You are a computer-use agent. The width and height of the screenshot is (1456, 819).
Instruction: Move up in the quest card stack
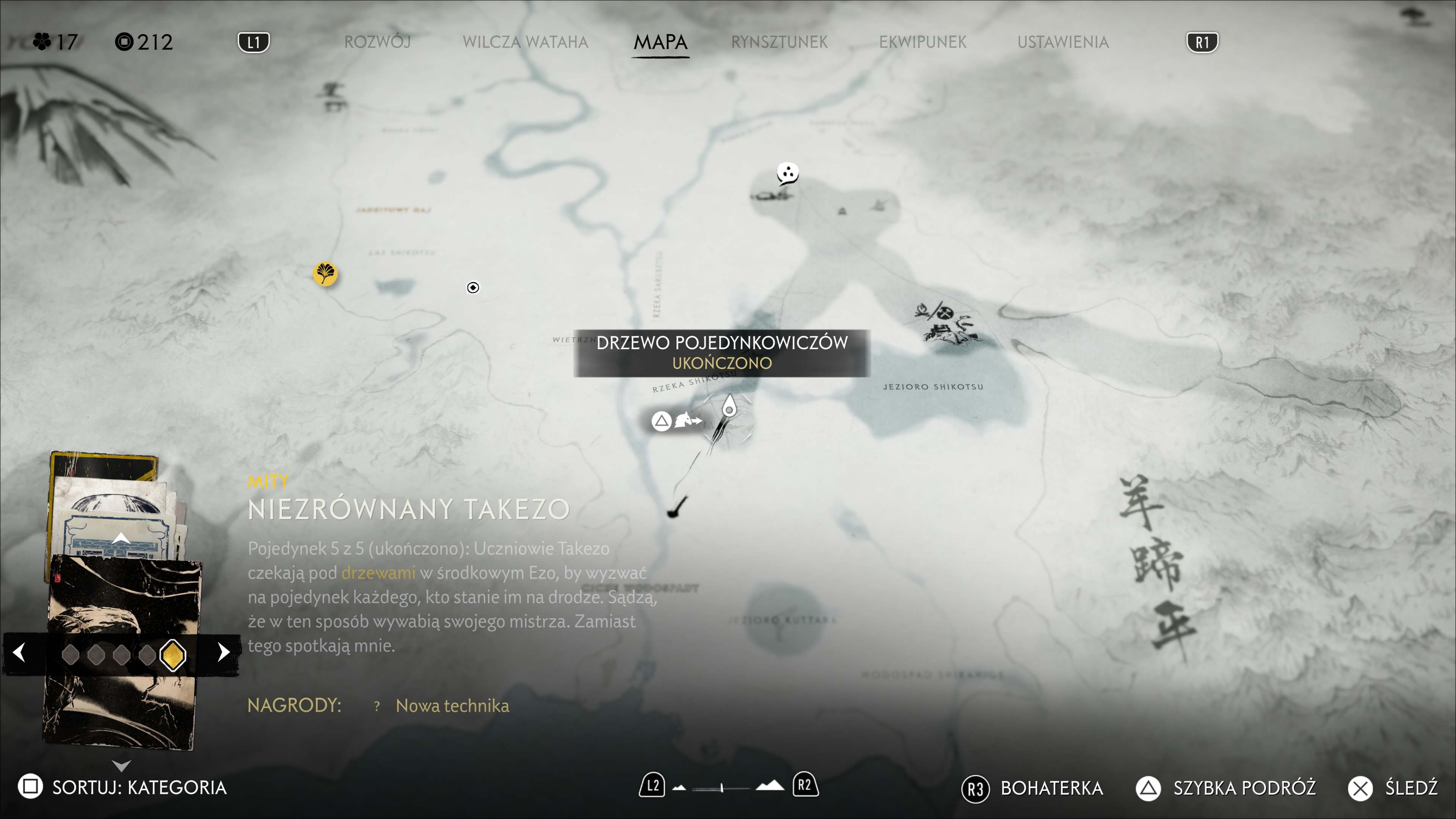coord(121,538)
